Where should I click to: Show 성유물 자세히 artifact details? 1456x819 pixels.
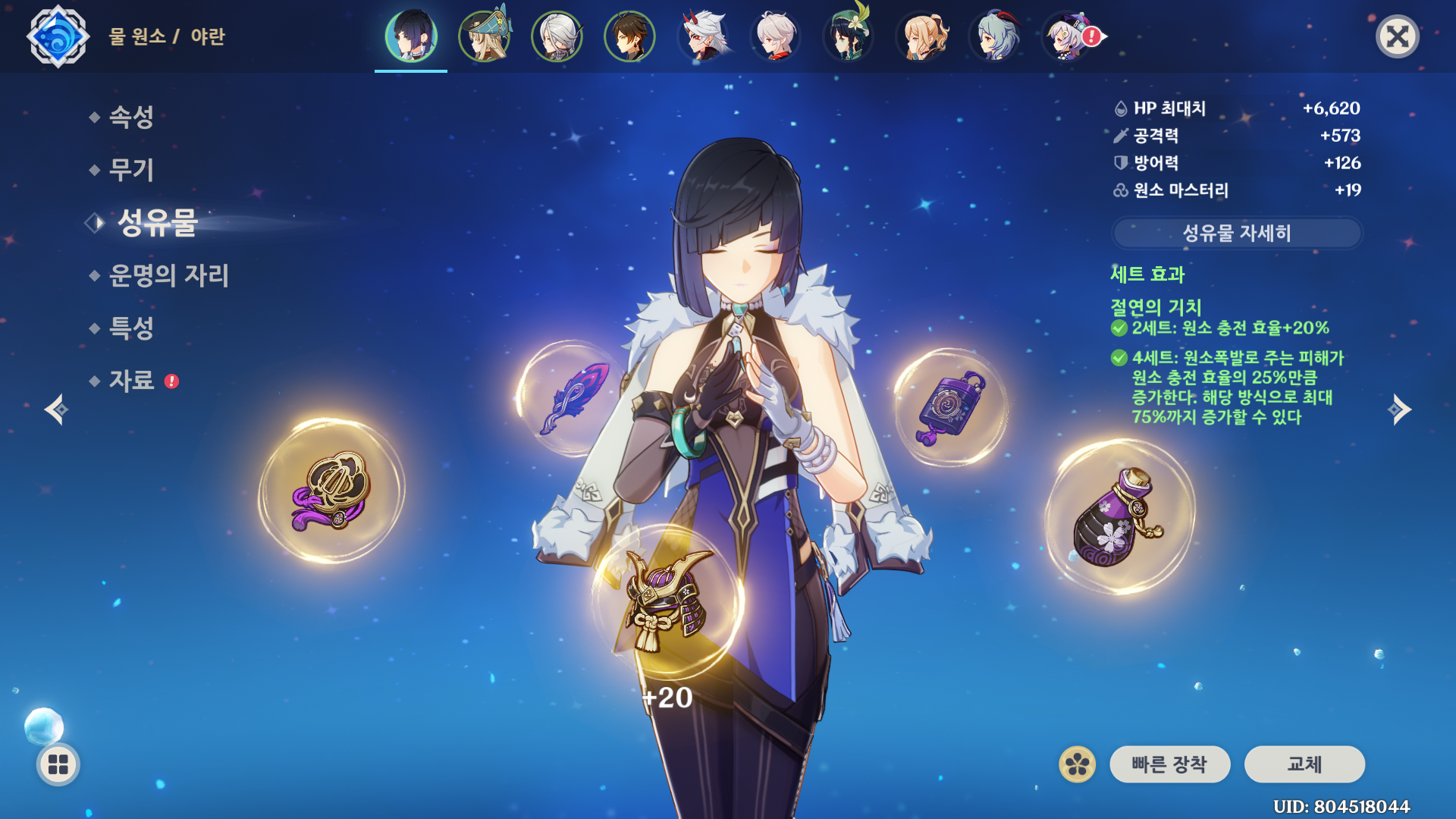pyautogui.click(x=1237, y=233)
